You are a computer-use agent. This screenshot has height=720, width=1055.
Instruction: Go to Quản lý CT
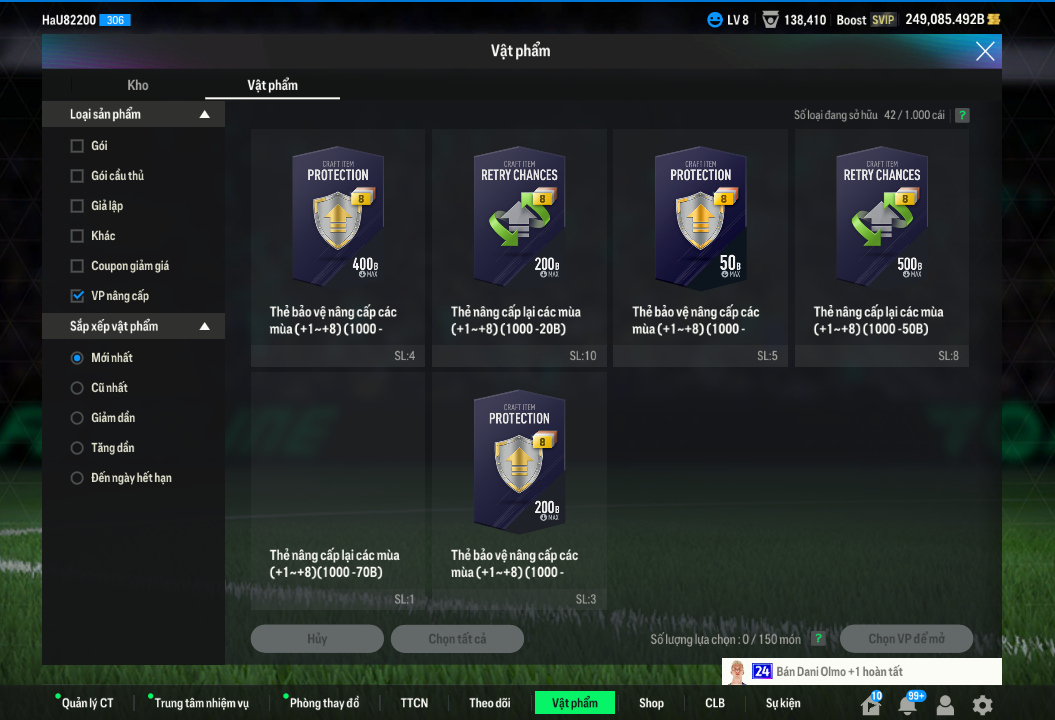(x=87, y=703)
